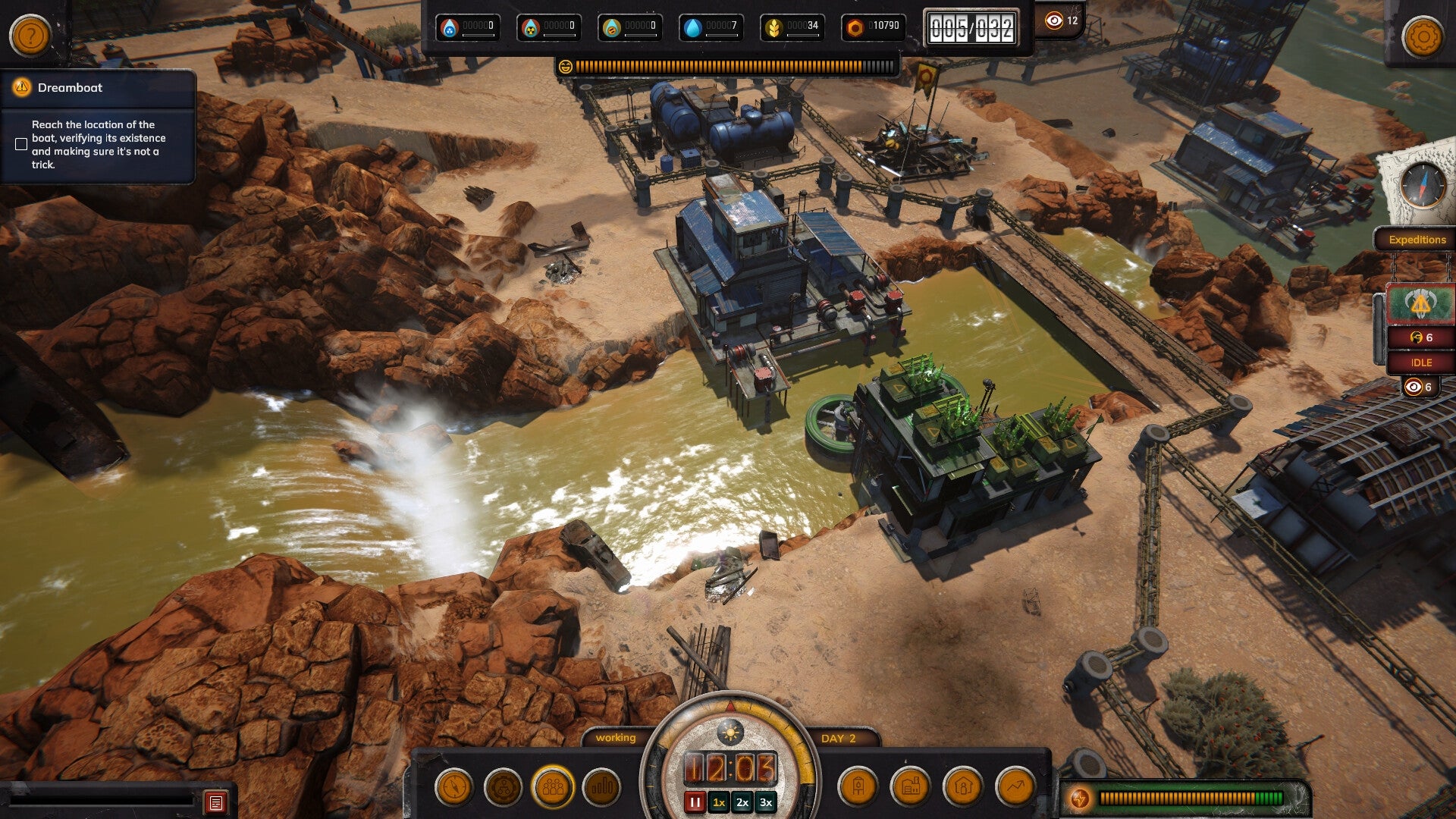Click the happiness progress bar at top
Screen dimensions: 1456x819
(x=728, y=67)
